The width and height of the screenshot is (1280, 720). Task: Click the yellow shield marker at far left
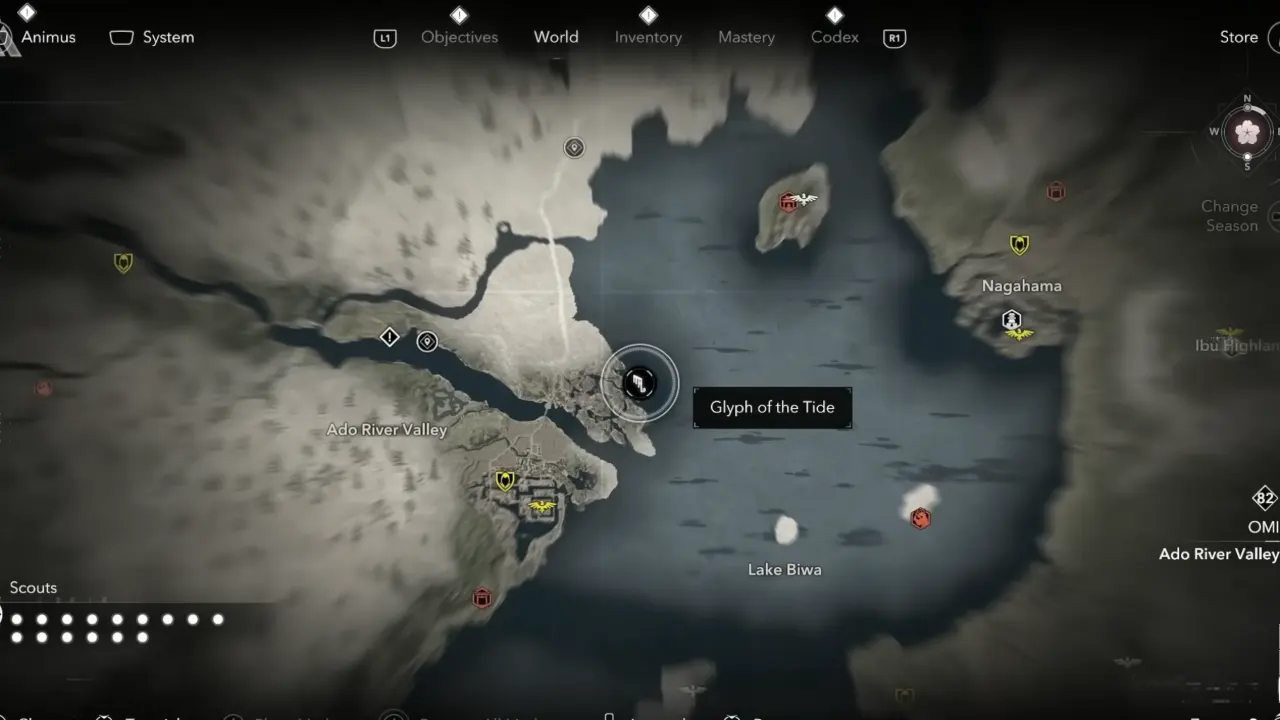click(123, 263)
